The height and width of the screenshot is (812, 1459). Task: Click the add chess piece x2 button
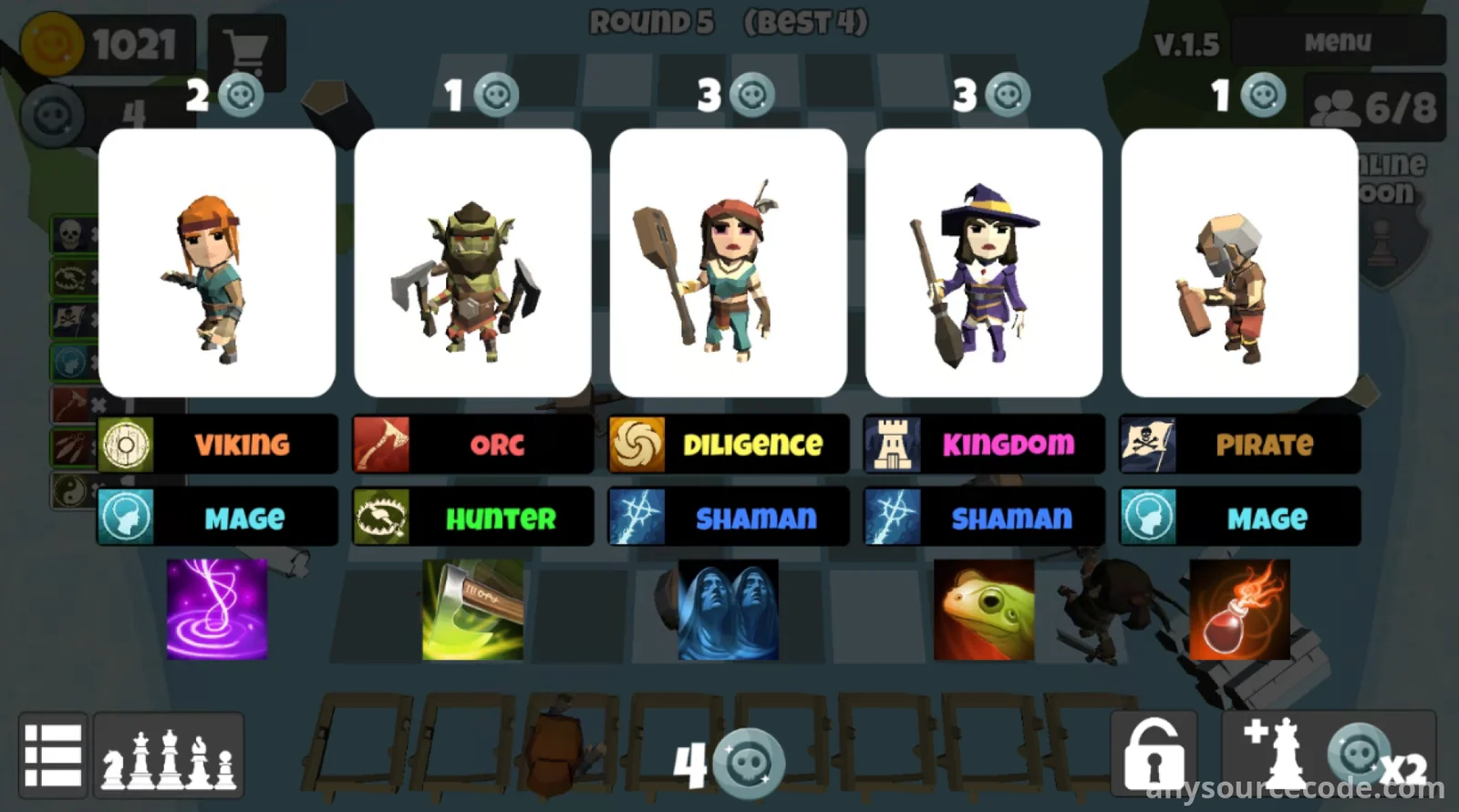[1329, 755]
